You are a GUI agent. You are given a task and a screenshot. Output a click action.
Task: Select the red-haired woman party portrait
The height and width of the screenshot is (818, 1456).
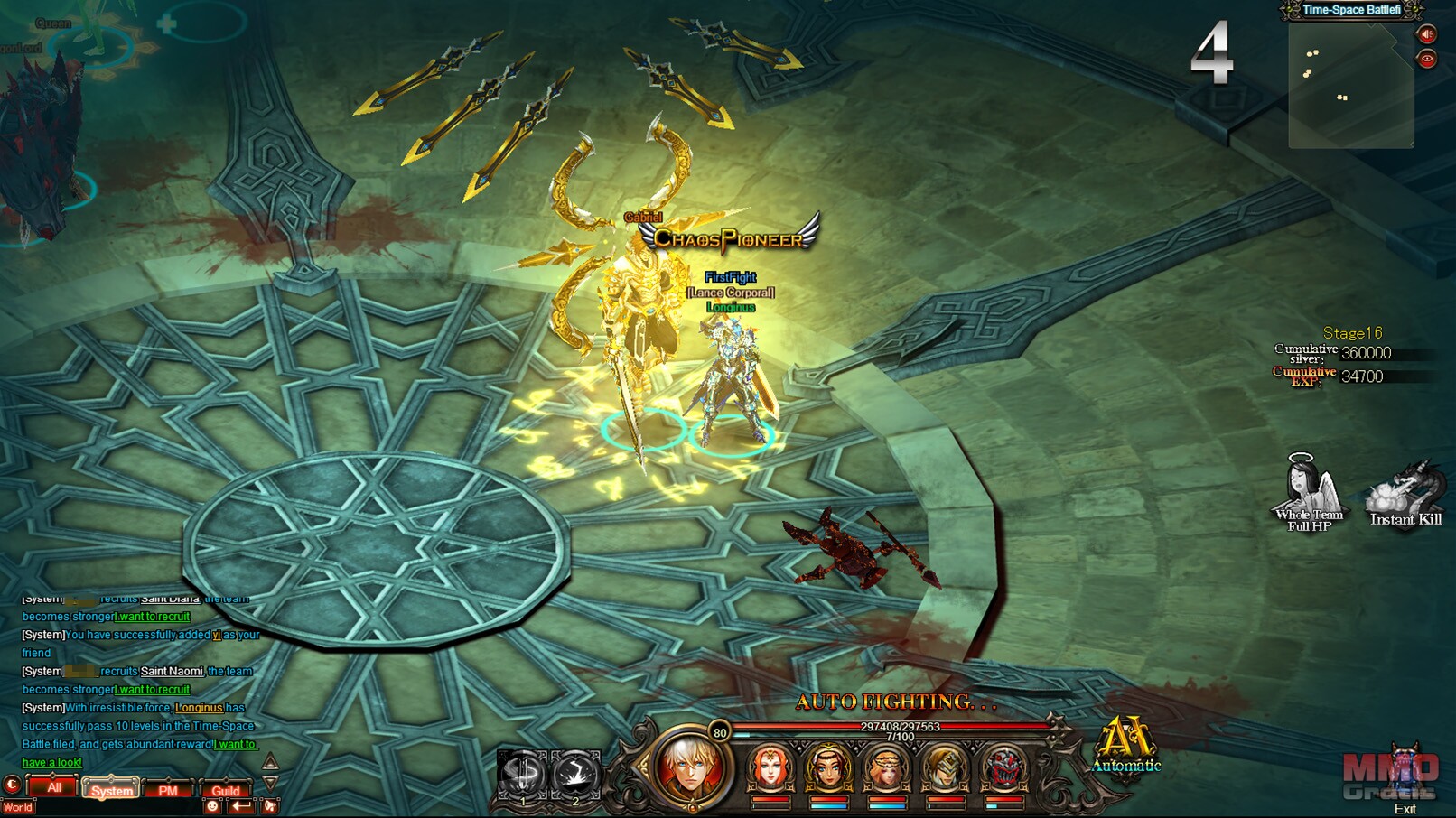pos(770,767)
